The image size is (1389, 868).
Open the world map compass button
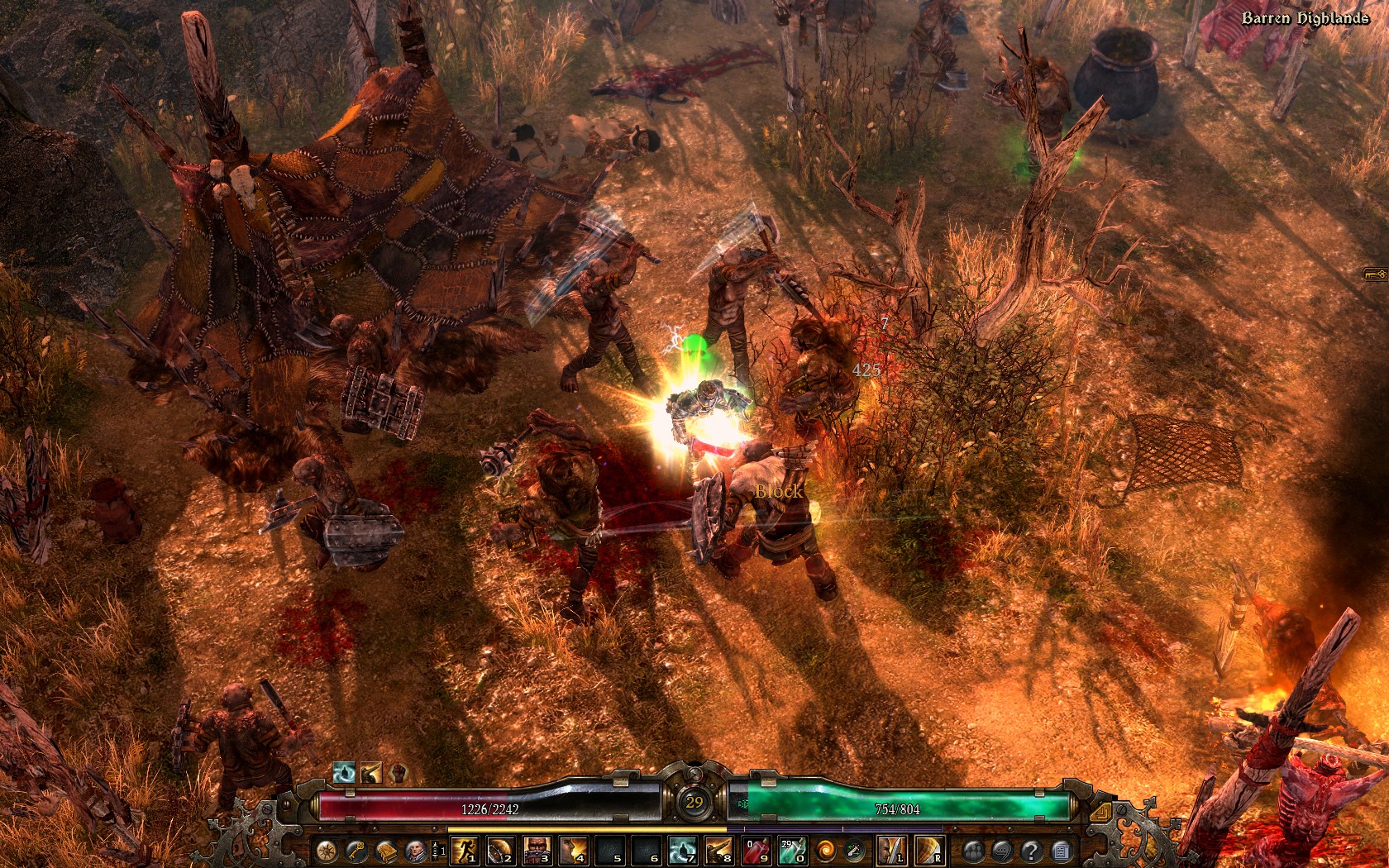(327, 851)
